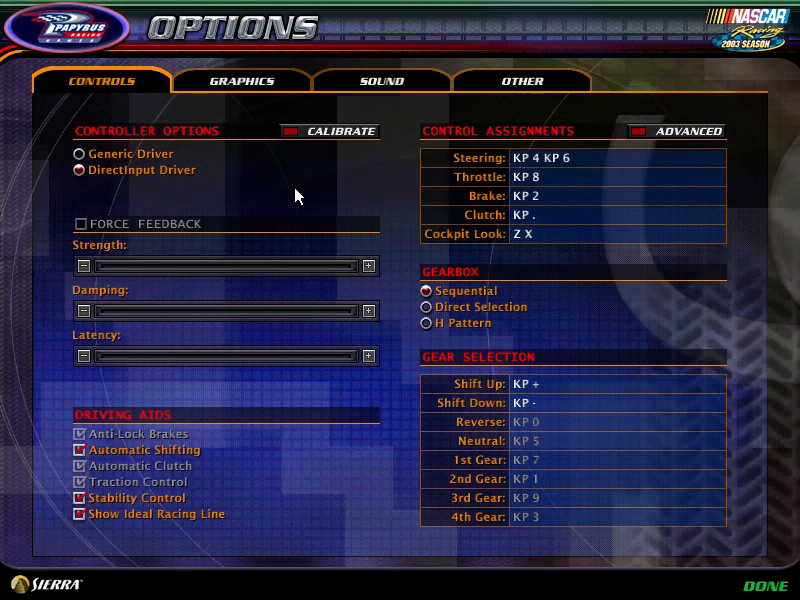This screenshot has width=800, height=600.
Task: Select the H Pattern gearbox
Action: pos(427,323)
